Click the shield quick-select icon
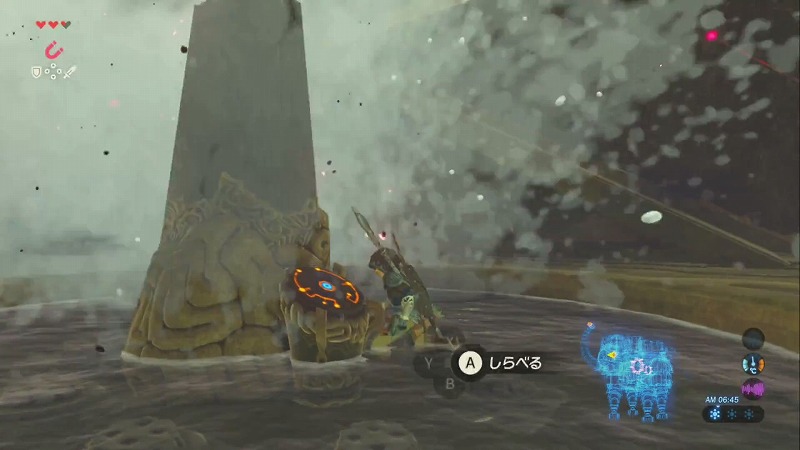800x450 pixels. click(37, 71)
